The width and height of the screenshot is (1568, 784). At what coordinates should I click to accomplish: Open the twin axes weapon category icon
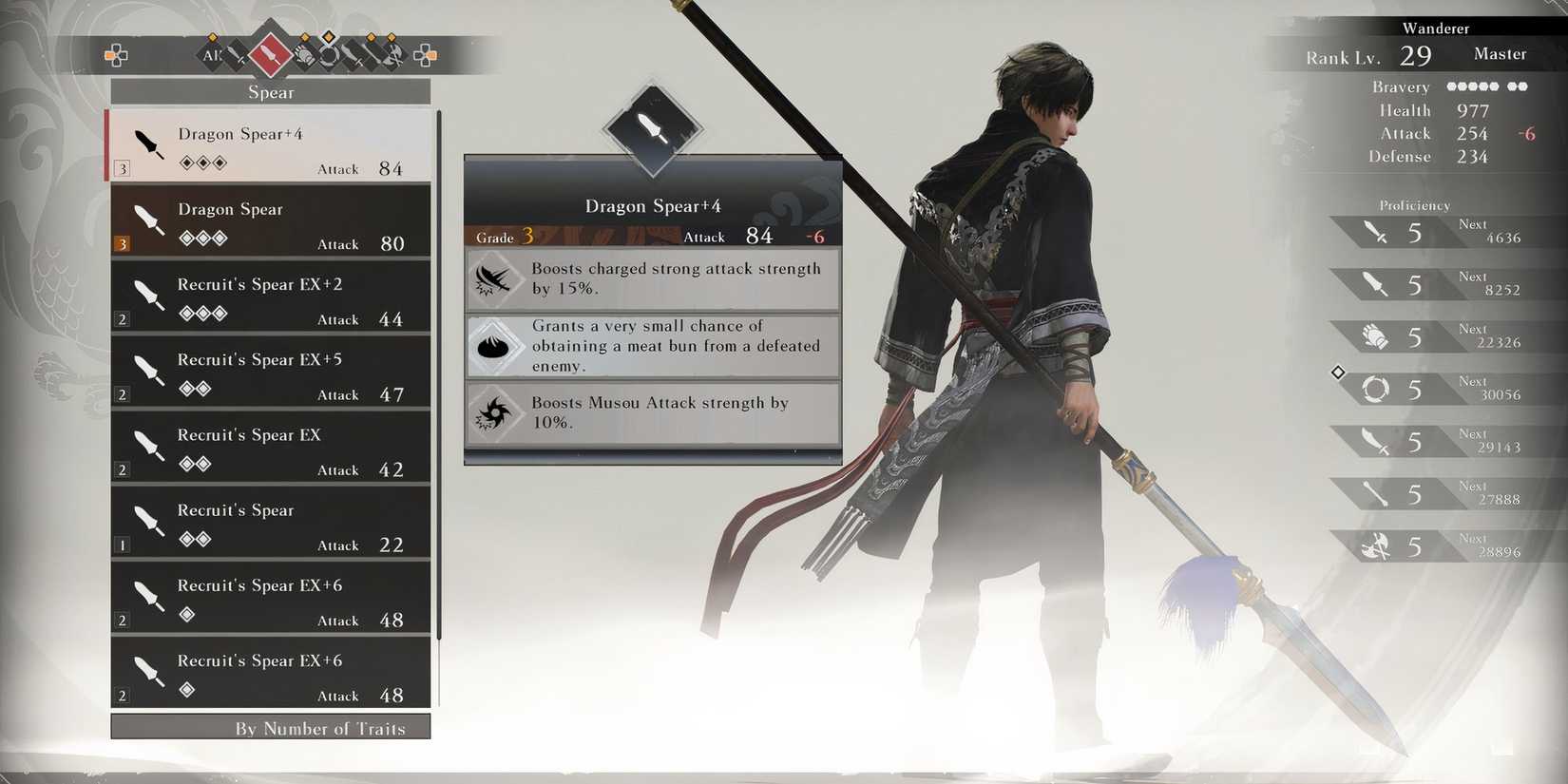tap(395, 55)
